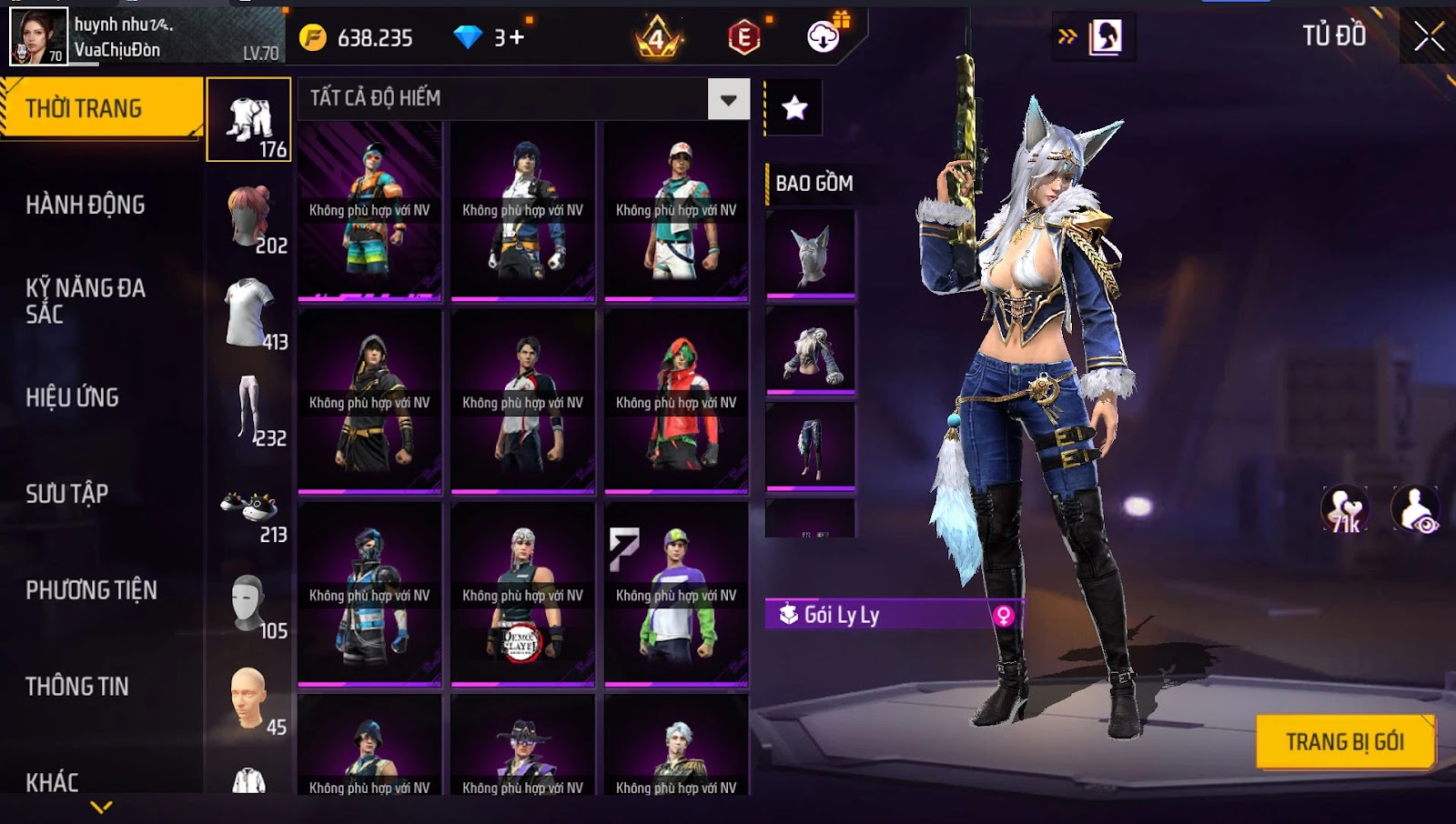Switch to the PHƯƠNG TIỆN tab
The image size is (1456, 824).
pos(91,590)
